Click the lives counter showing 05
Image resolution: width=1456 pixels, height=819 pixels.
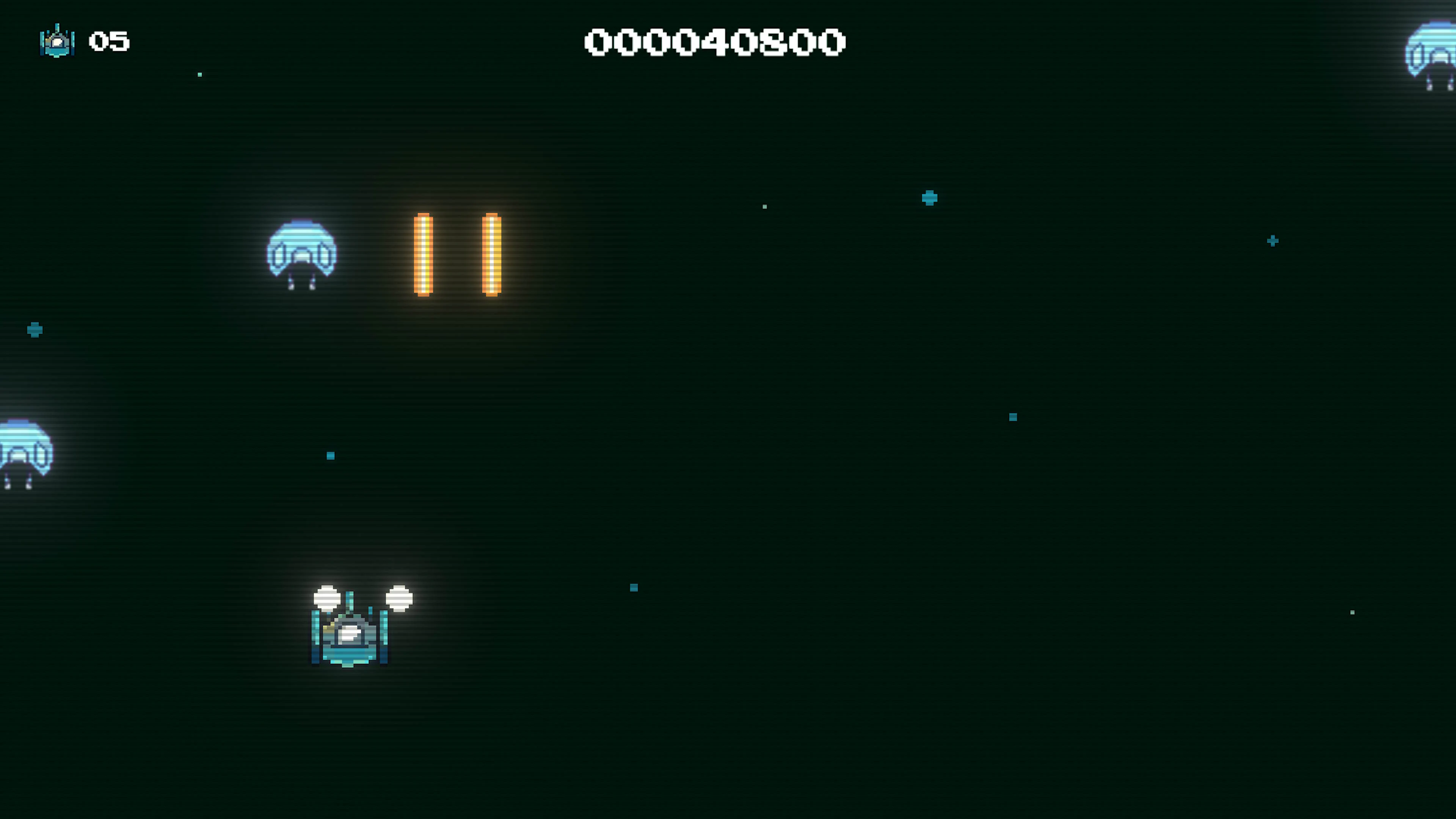(x=109, y=41)
